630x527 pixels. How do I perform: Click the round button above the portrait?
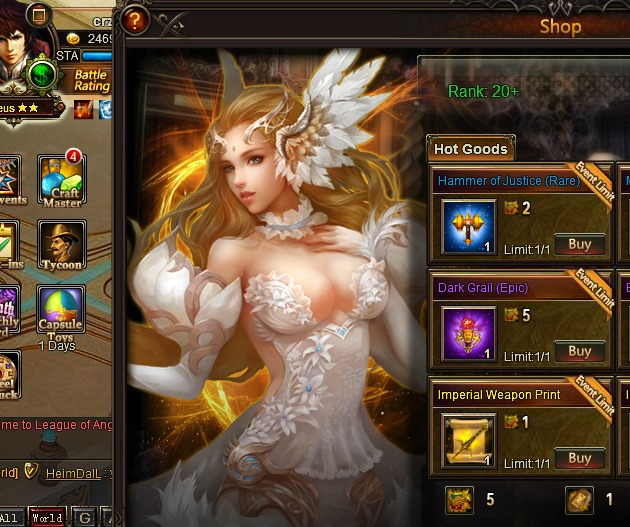coord(40,14)
